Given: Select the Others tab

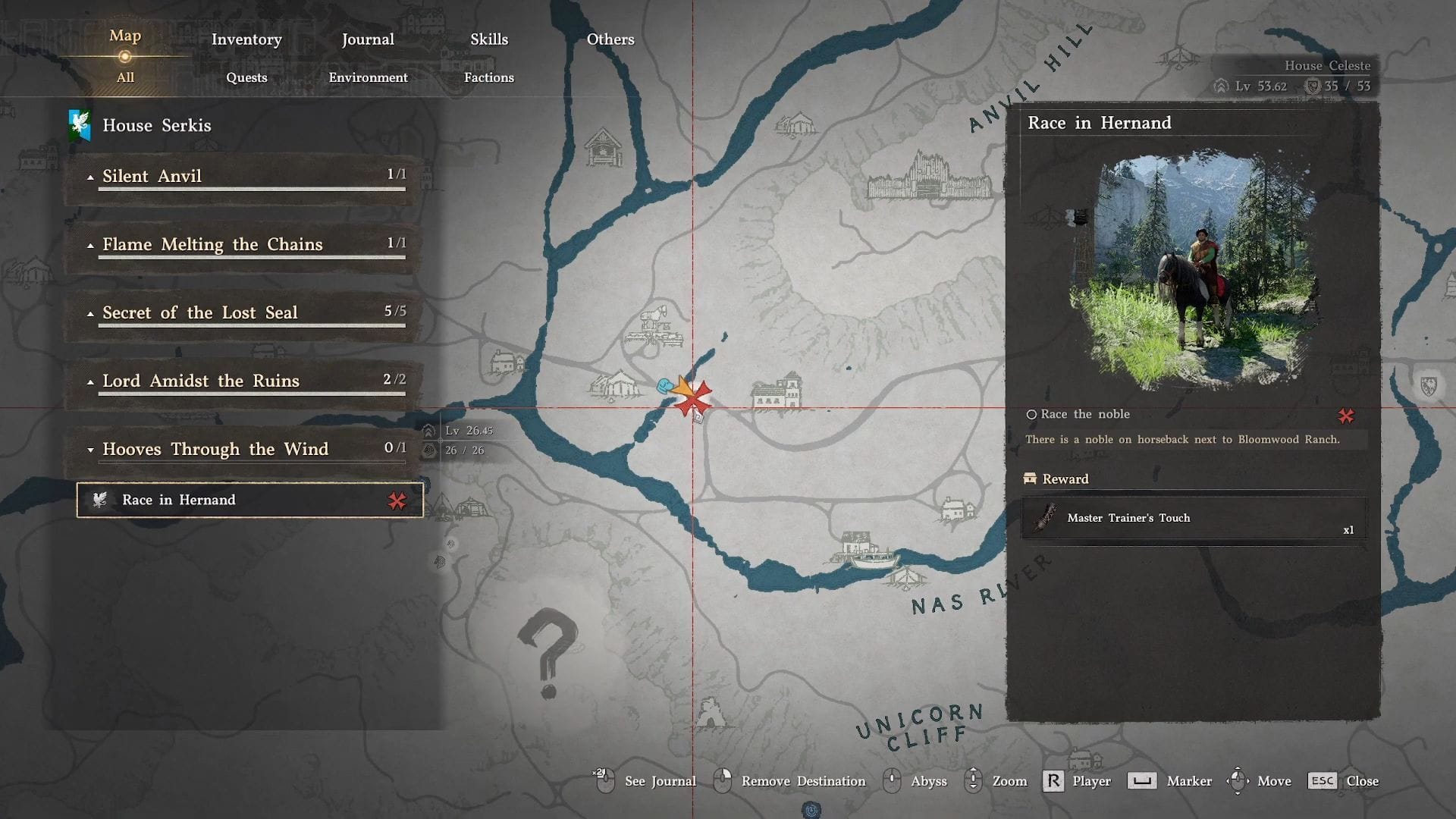Looking at the screenshot, I should (x=610, y=39).
